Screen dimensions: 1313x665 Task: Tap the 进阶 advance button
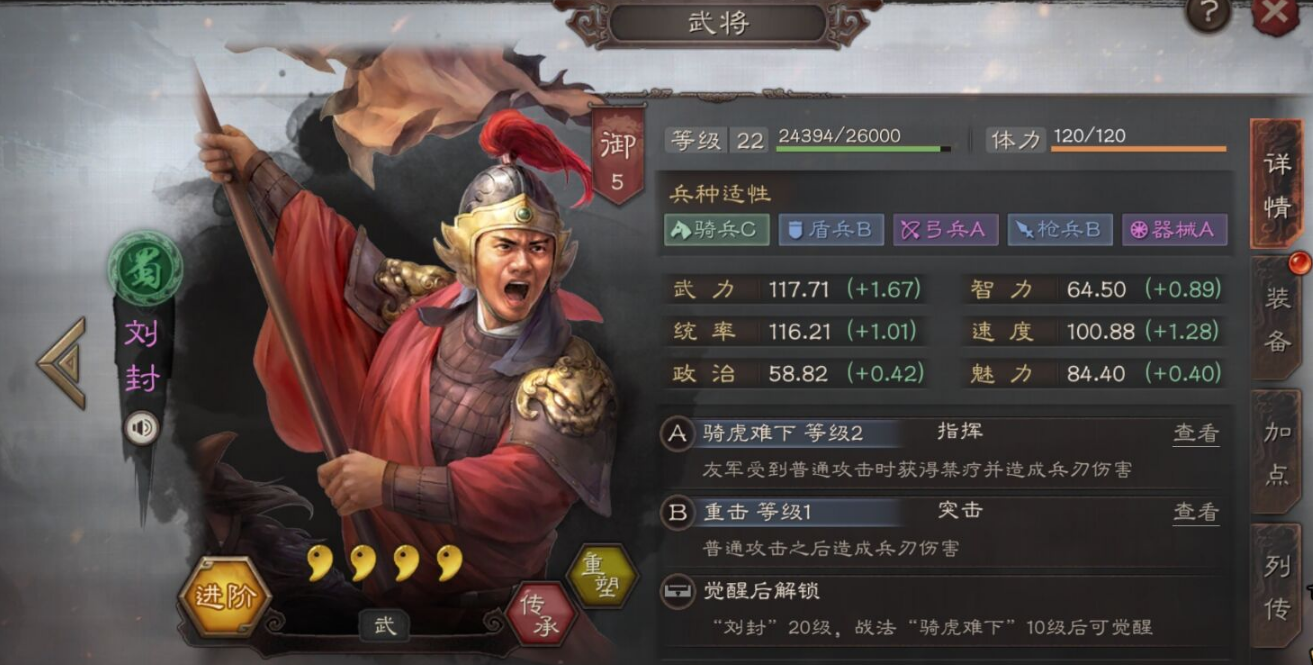pos(224,598)
